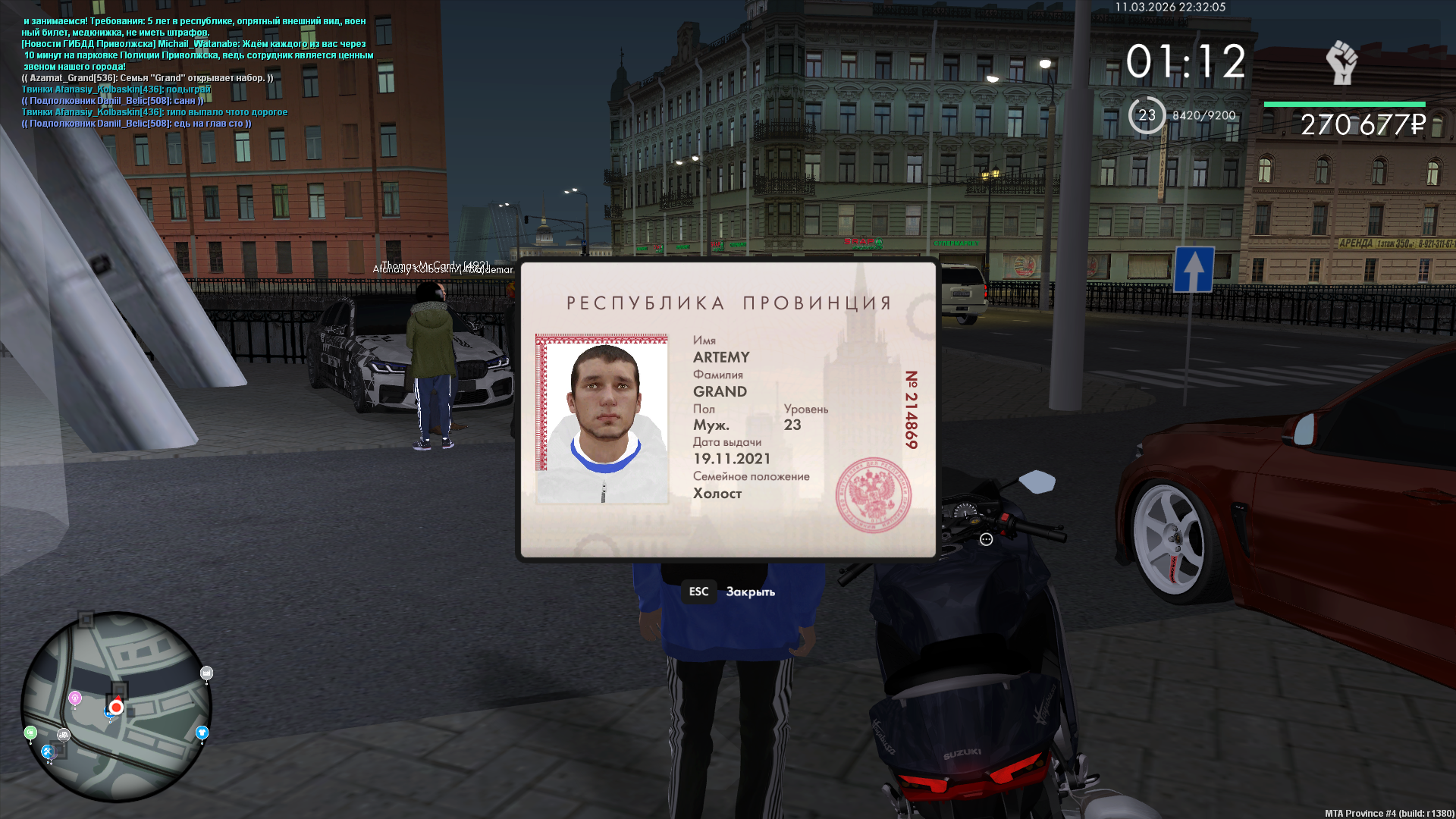The width and height of the screenshot is (1456, 819).
Task: Click the red player position marker
Action: coord(116,707)
